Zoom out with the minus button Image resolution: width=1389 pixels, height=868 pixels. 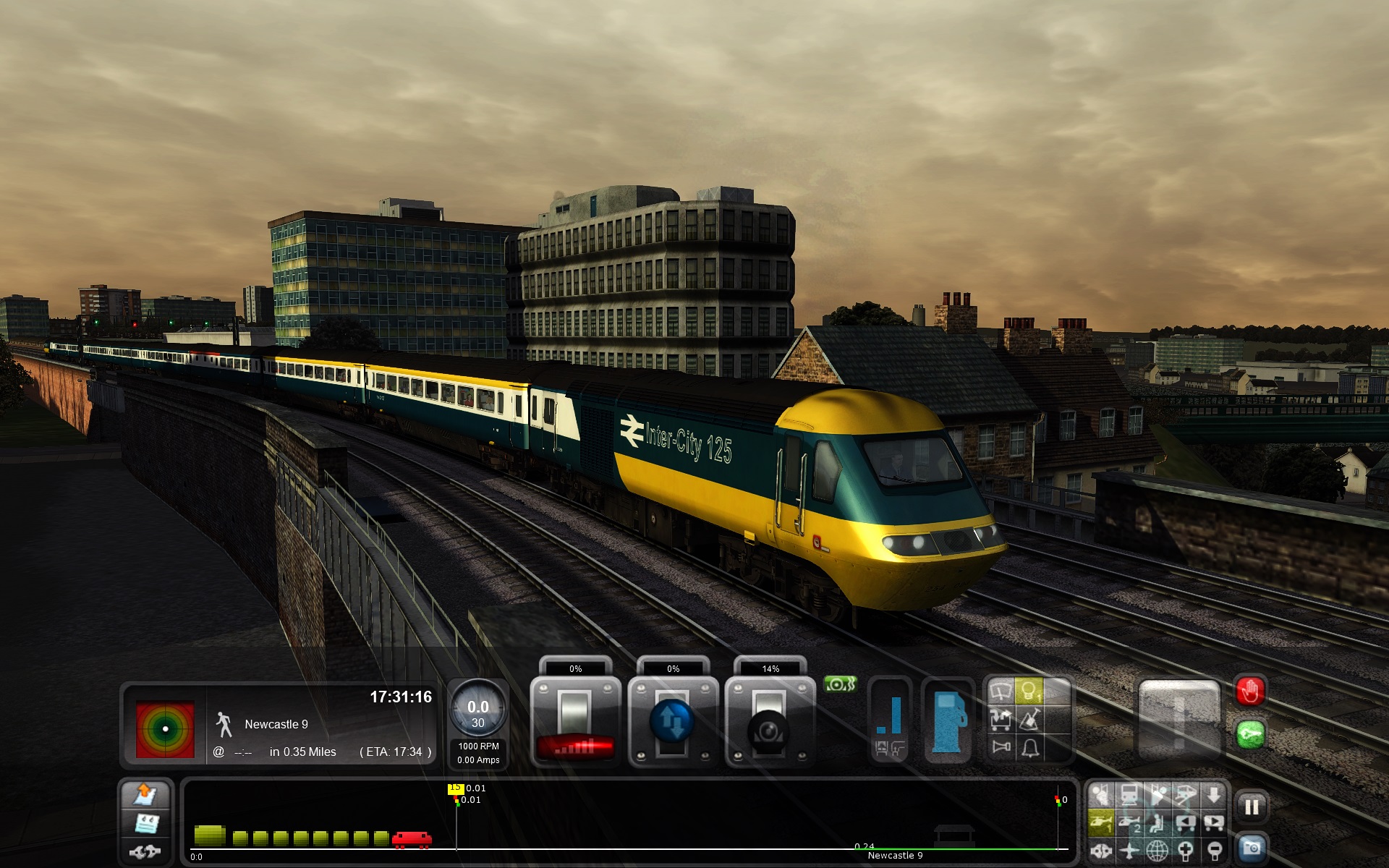click(1215, 851)
